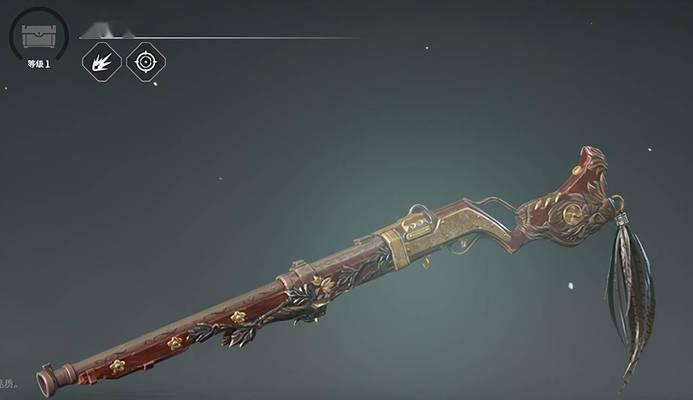Screen dimensions: 693x400
Task: Select the burst shot diamond icon
Action: [101, 62]
